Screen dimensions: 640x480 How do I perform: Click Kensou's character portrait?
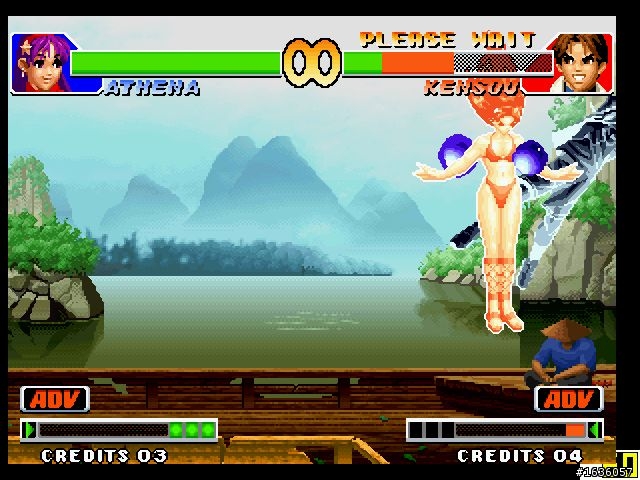click(582, 62)
